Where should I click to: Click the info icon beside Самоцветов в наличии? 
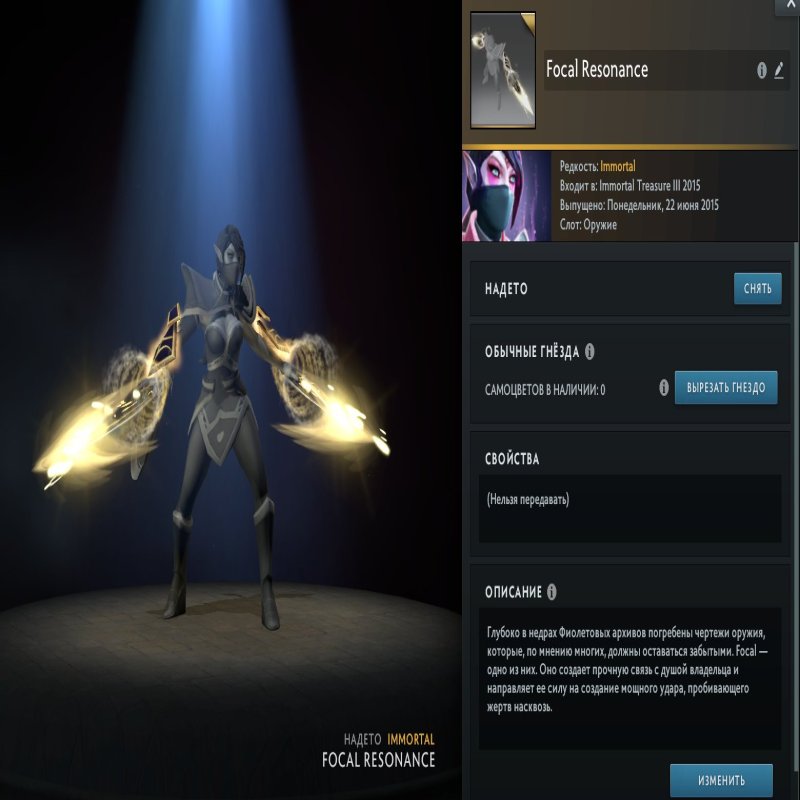[x=664, y=387]
